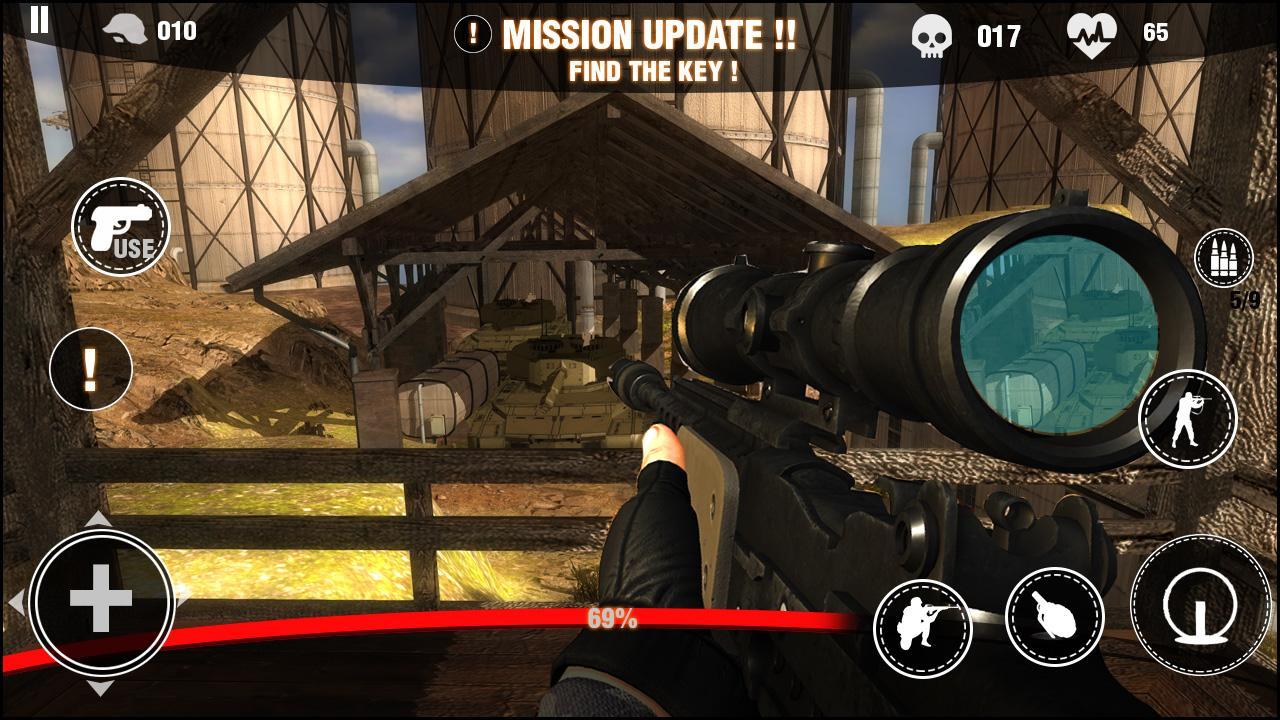Open the mission update banner

[x=648, y=45]
